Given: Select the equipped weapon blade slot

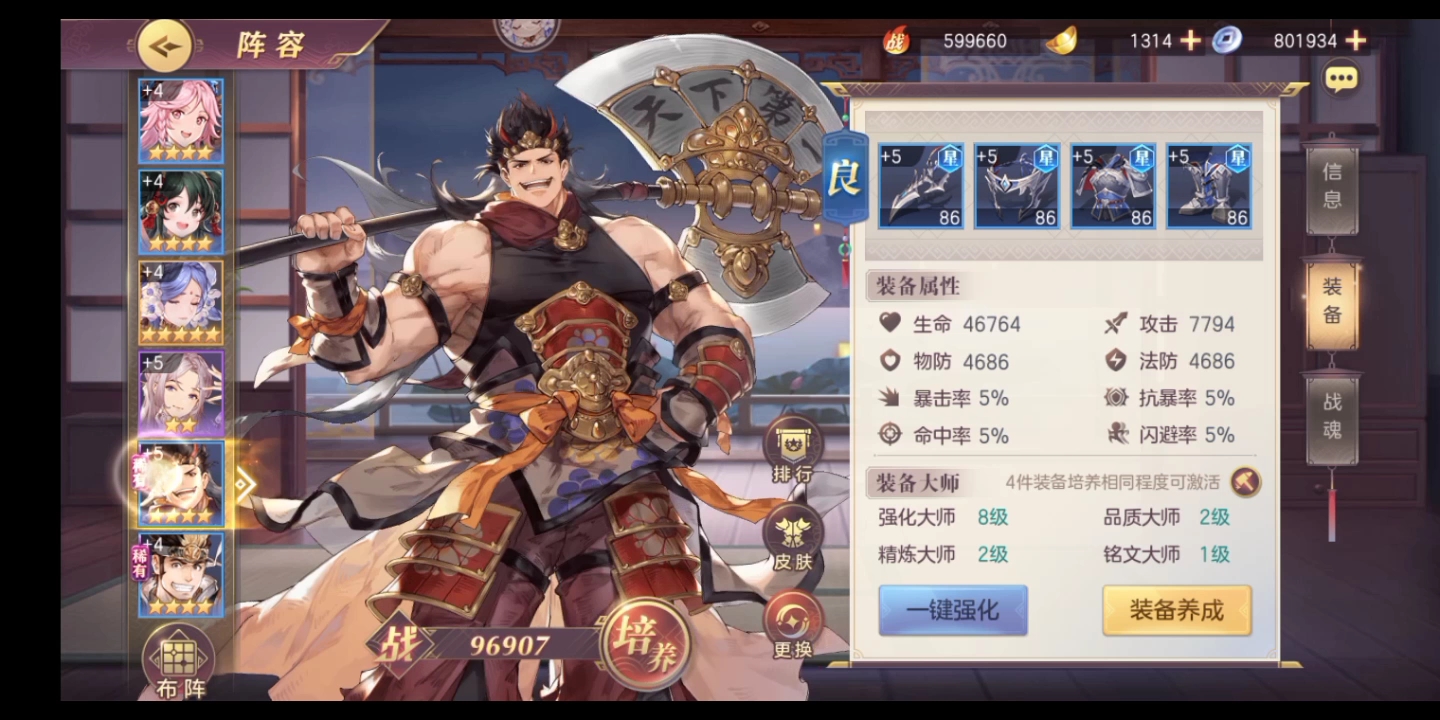Looking at the screenshot, I should click(x=921, y=186).
